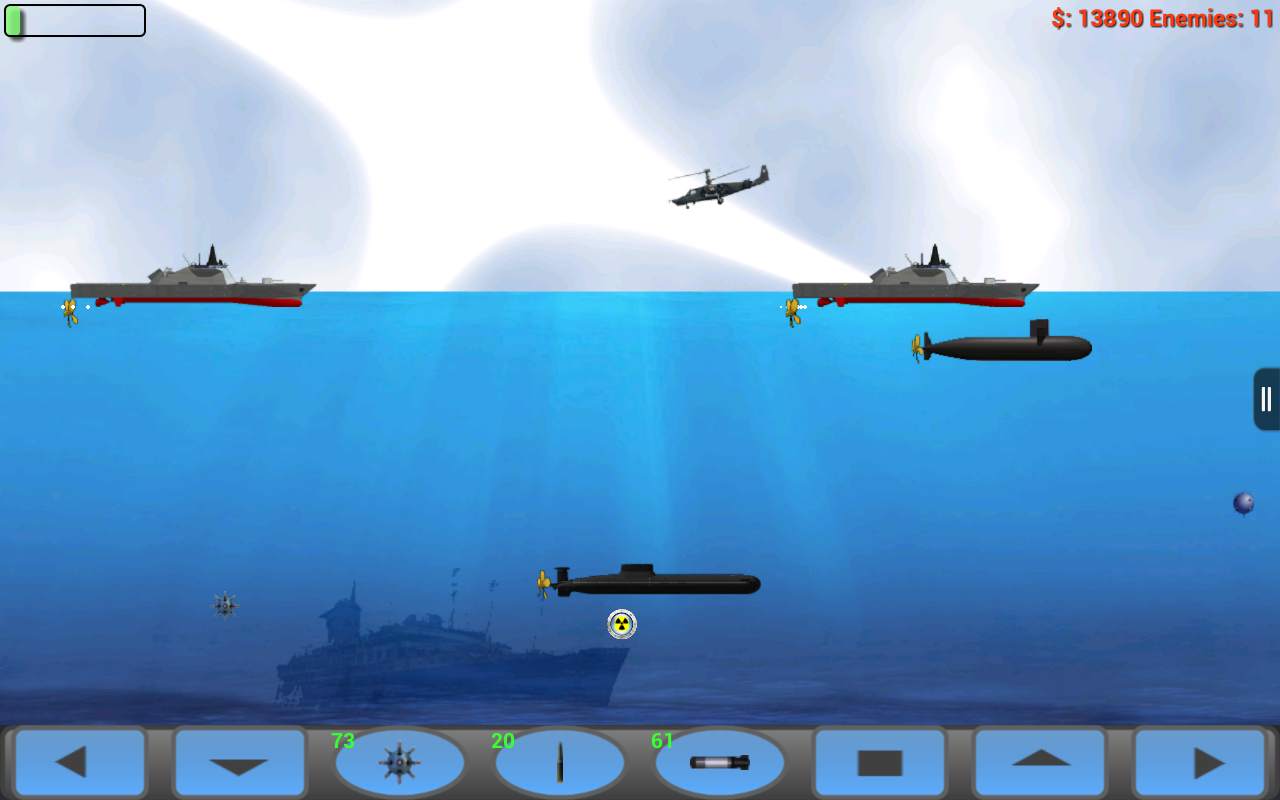Click the missile ammo count showing 20

tap(503, 742)
